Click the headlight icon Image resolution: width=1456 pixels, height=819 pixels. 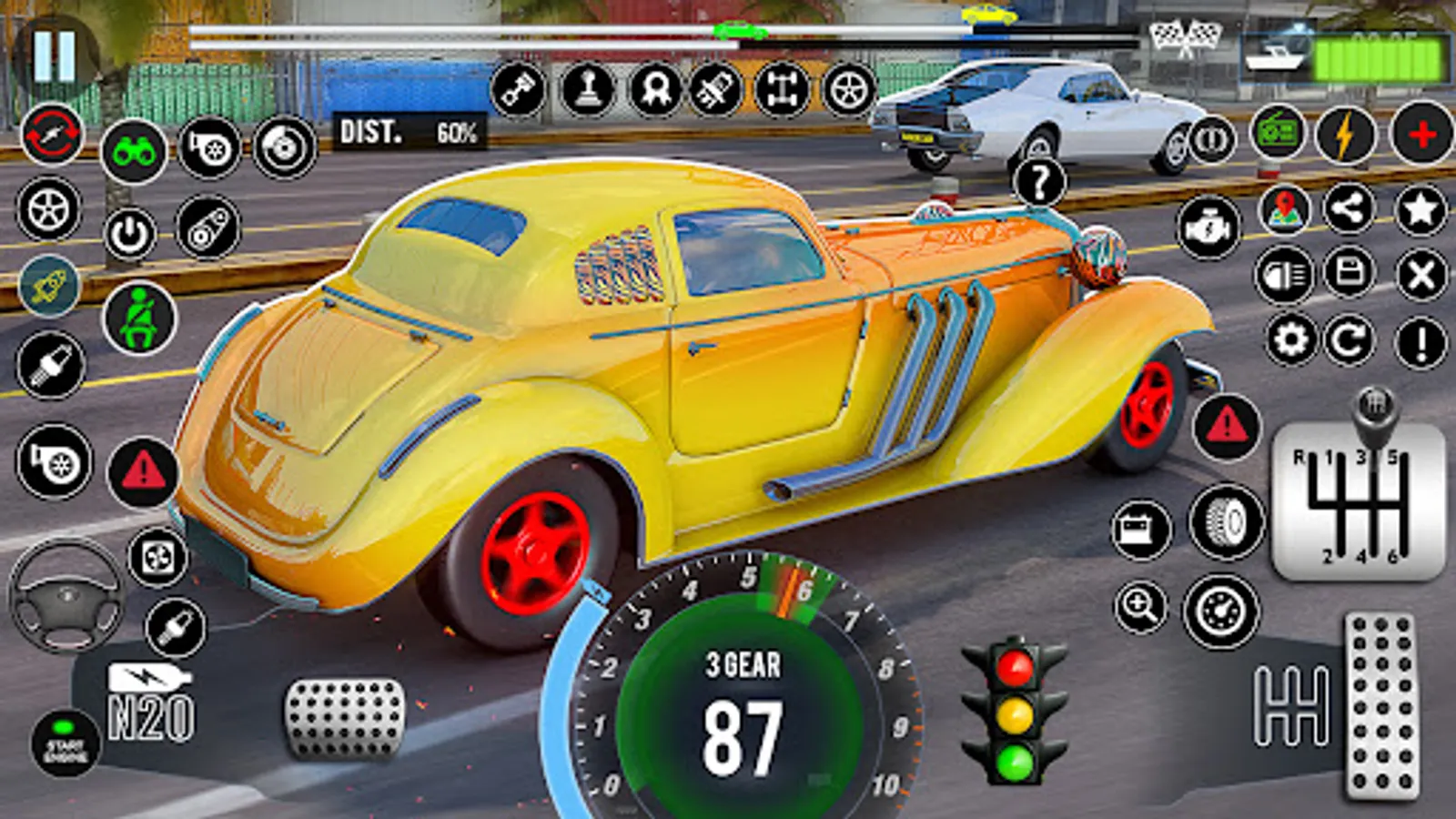[1284, 275]
